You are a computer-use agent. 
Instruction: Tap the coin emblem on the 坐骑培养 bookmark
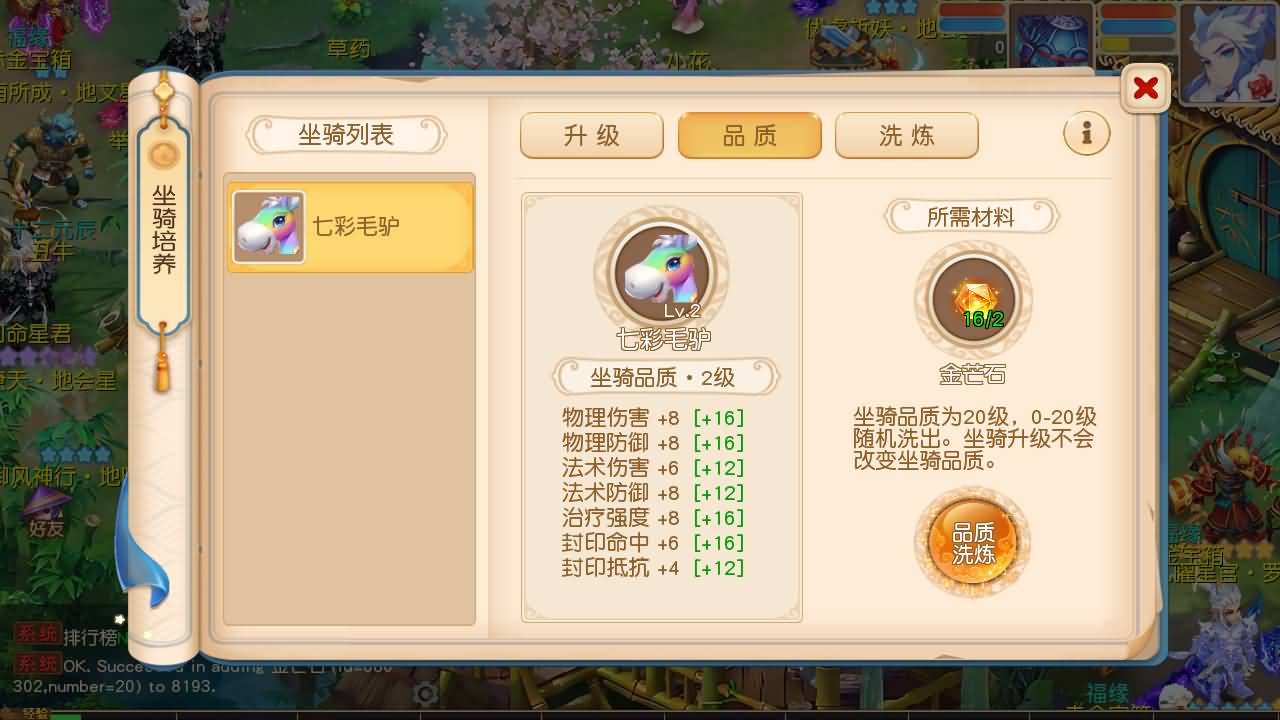click(x=162, y=156)
